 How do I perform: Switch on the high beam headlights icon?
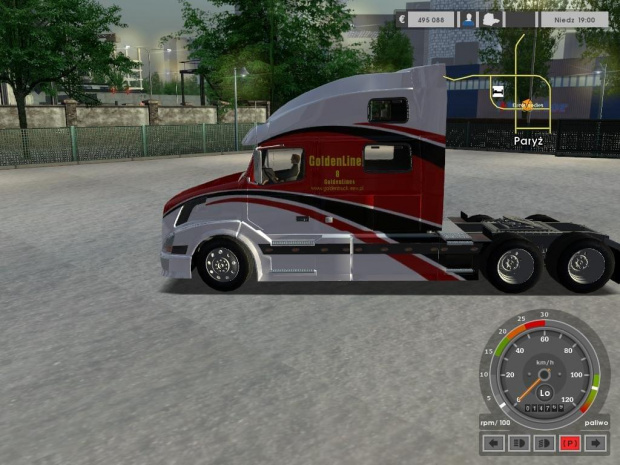coord(518,443)
